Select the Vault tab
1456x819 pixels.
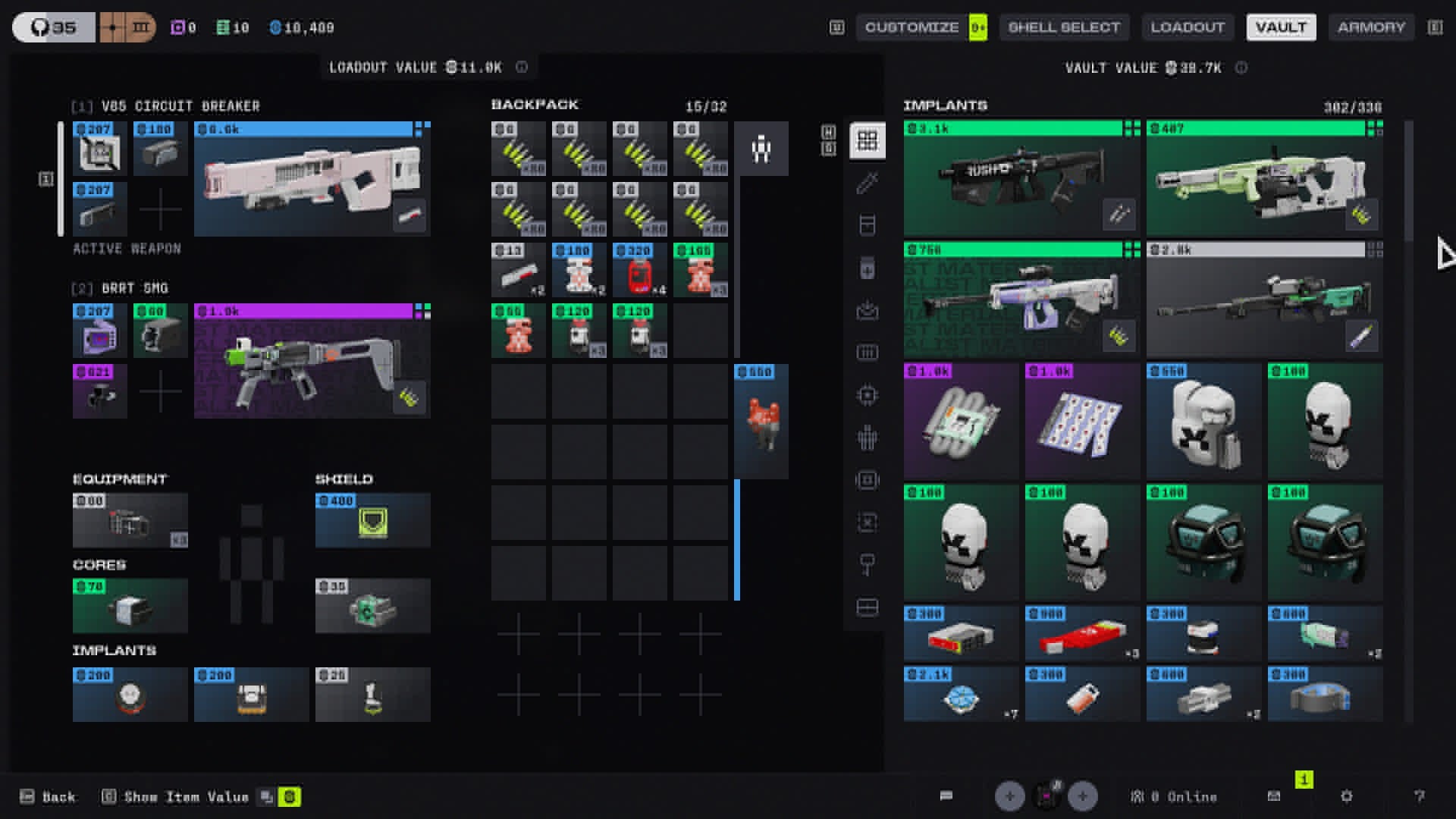click(1281, 27)
